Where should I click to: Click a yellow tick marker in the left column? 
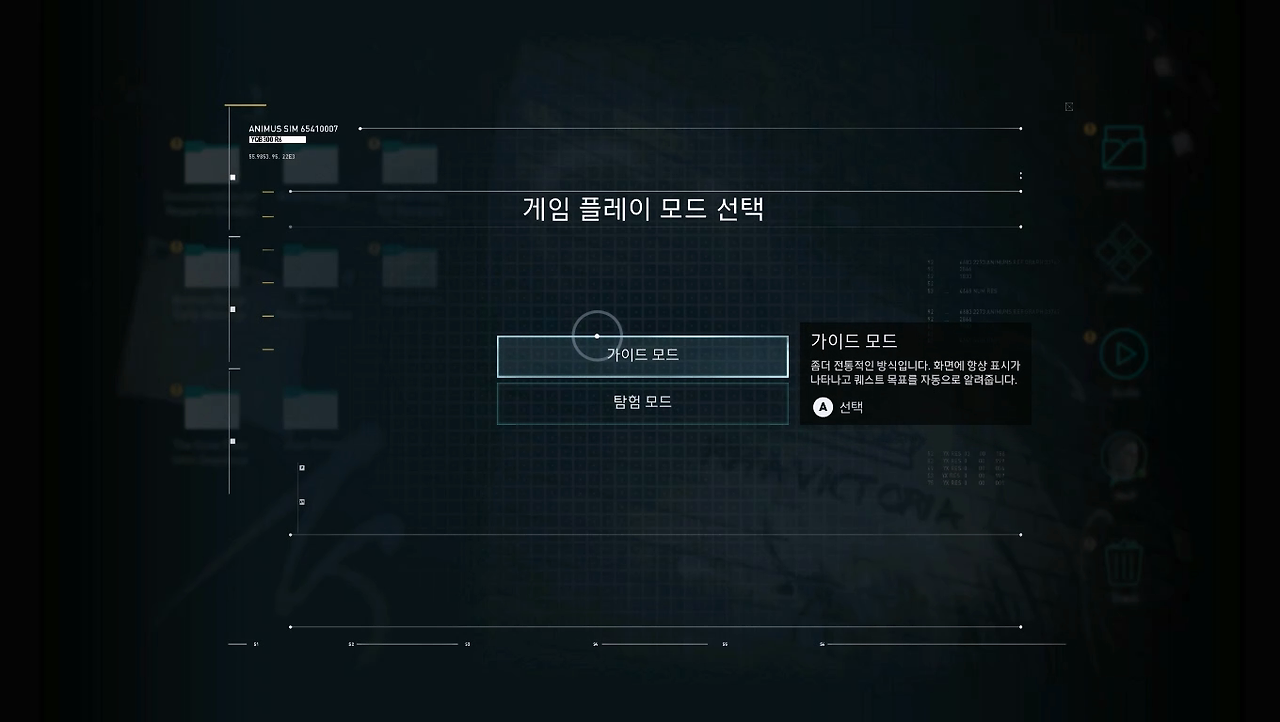[x=267, y=192]
